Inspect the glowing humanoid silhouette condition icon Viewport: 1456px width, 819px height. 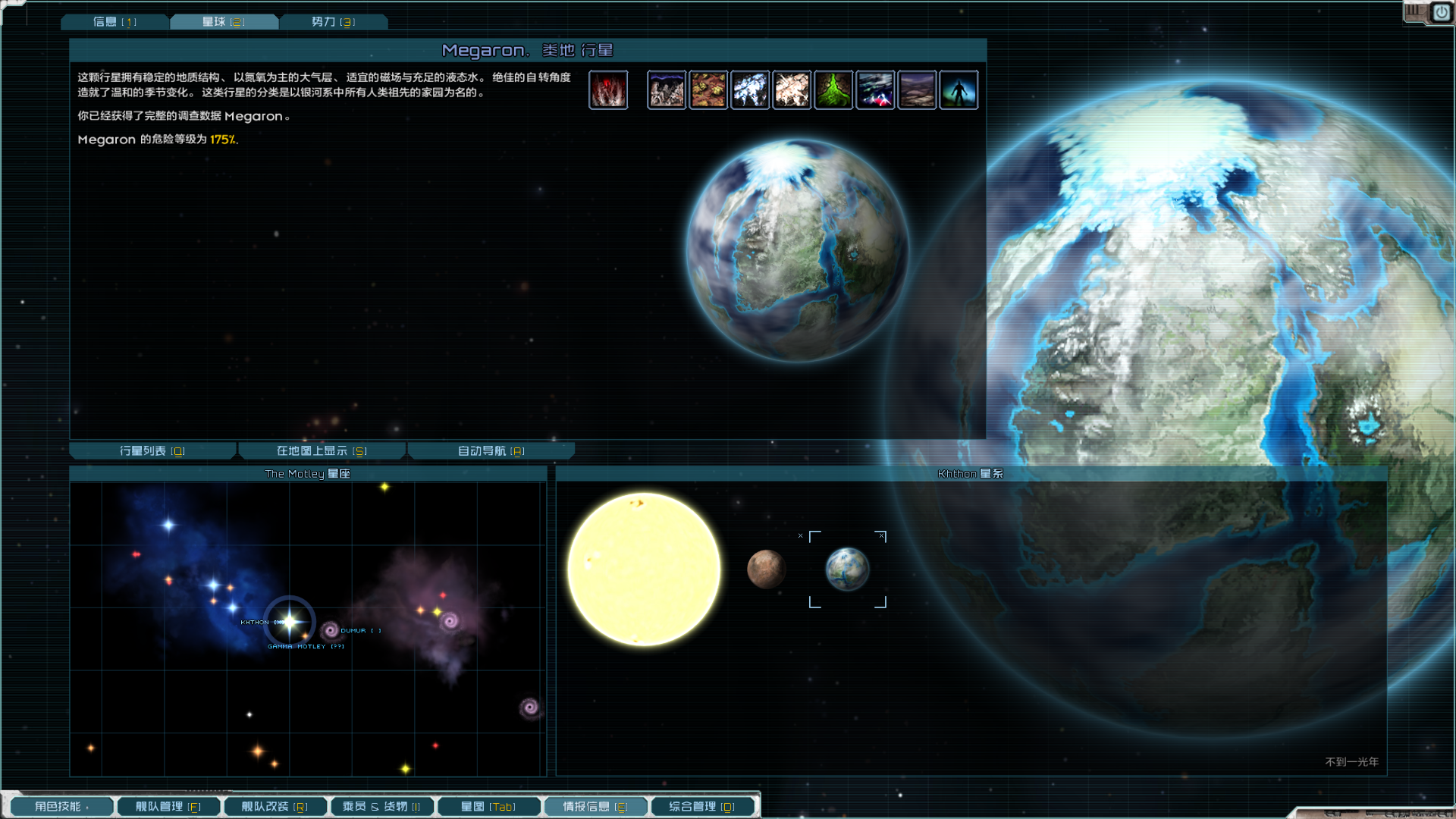click(x=959, y=90)
